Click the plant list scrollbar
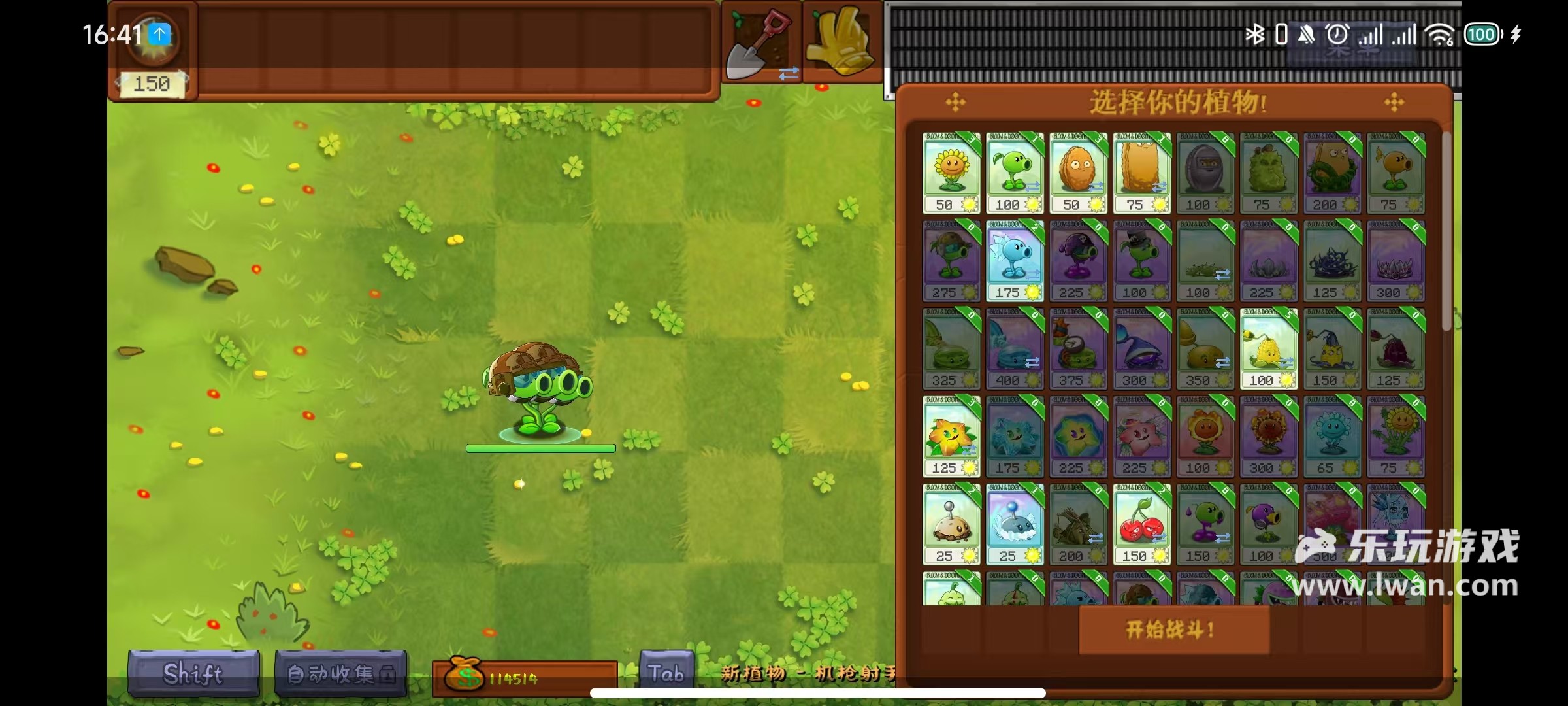This screenshot has width=1568, height=706. click(1446, 229)
